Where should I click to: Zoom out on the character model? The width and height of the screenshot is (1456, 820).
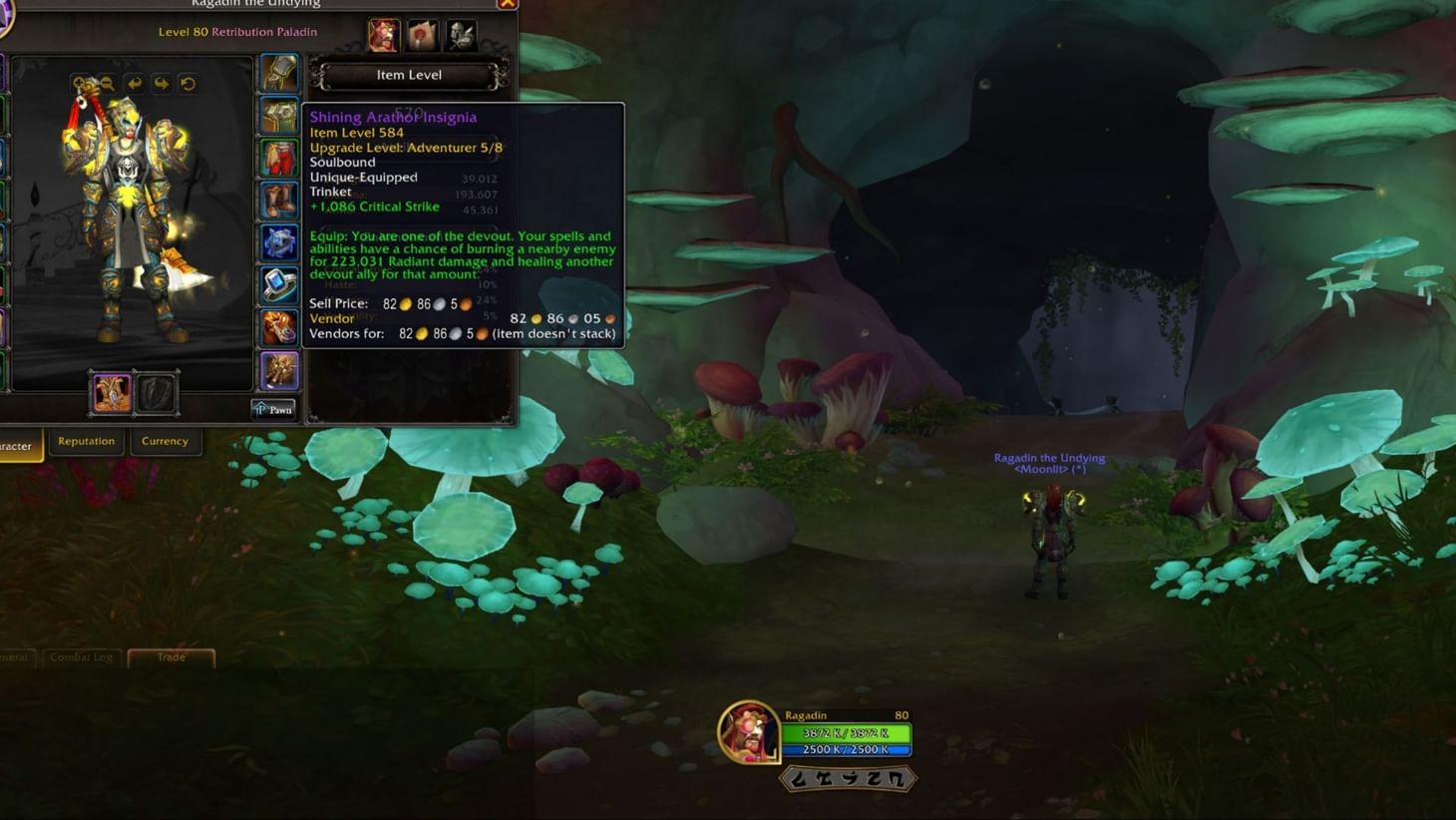click(107, 83)
